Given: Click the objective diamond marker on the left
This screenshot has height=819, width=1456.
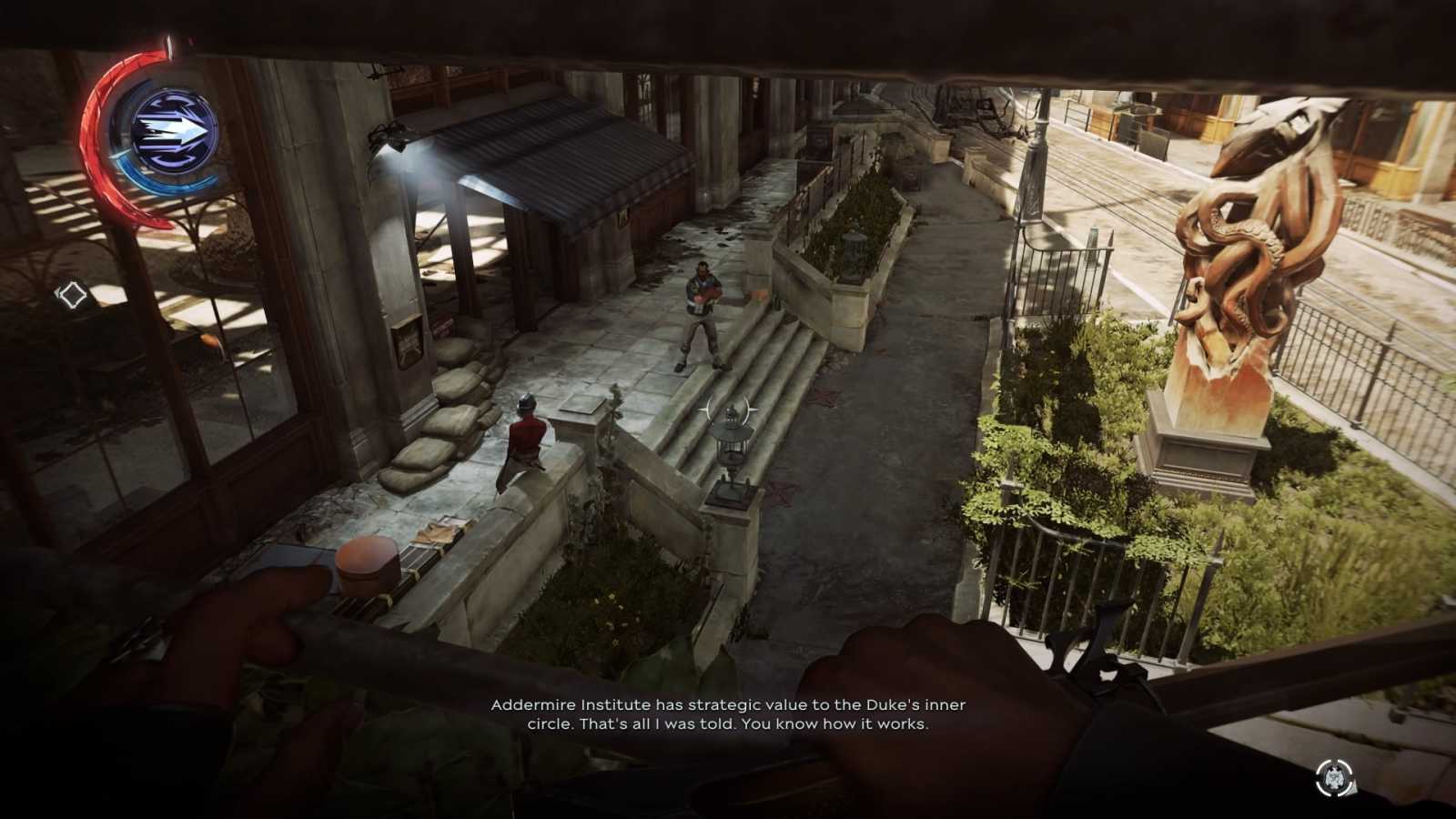Looking at the screenshot, I should [73, 294].
